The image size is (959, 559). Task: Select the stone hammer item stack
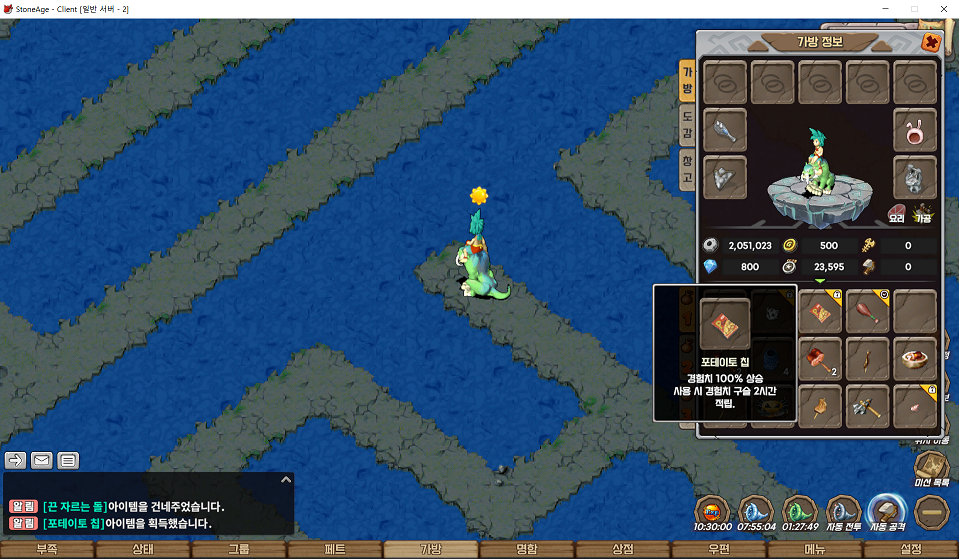pos(821,358)
